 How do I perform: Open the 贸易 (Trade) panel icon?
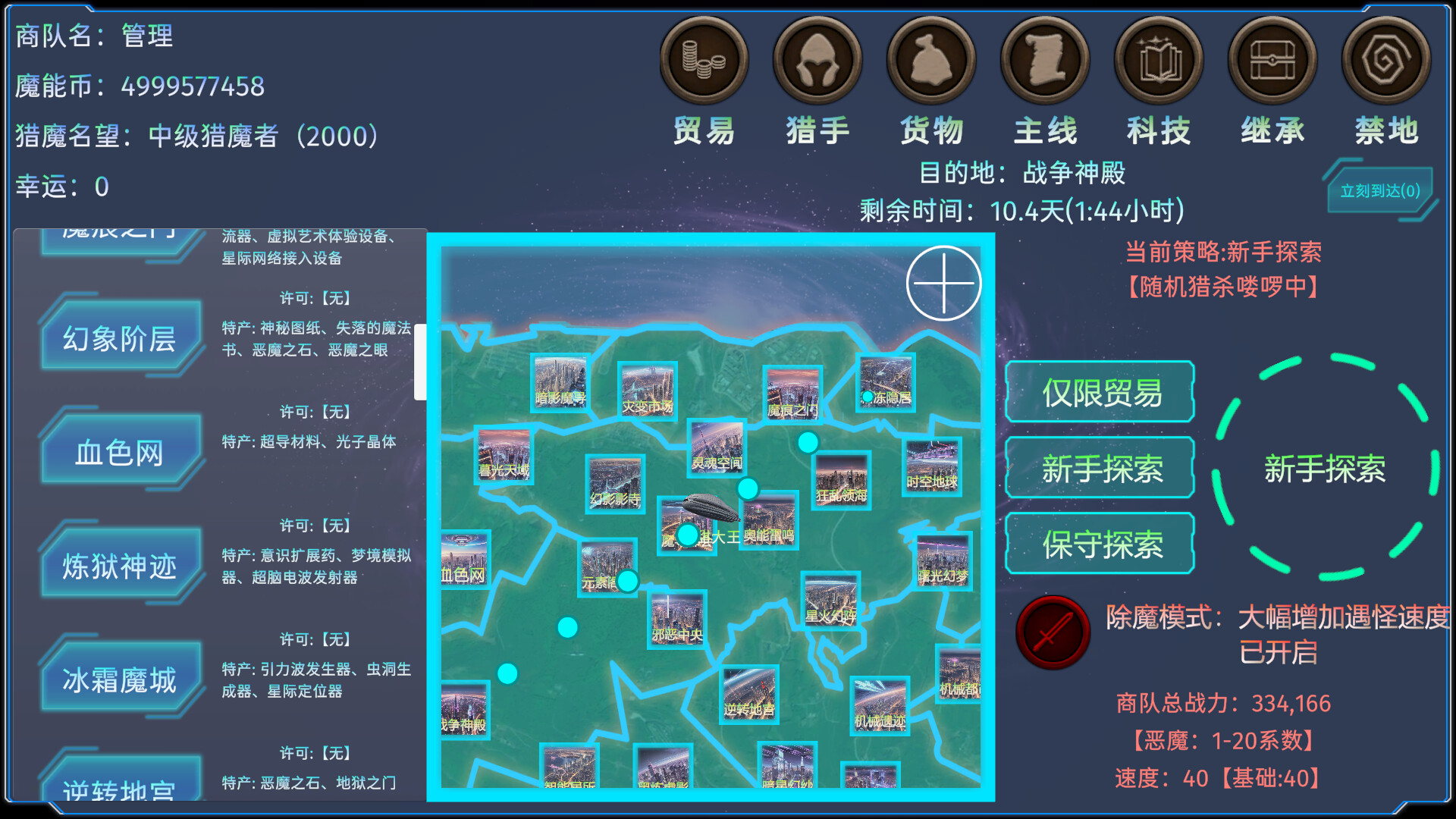(x=704, y=61)
